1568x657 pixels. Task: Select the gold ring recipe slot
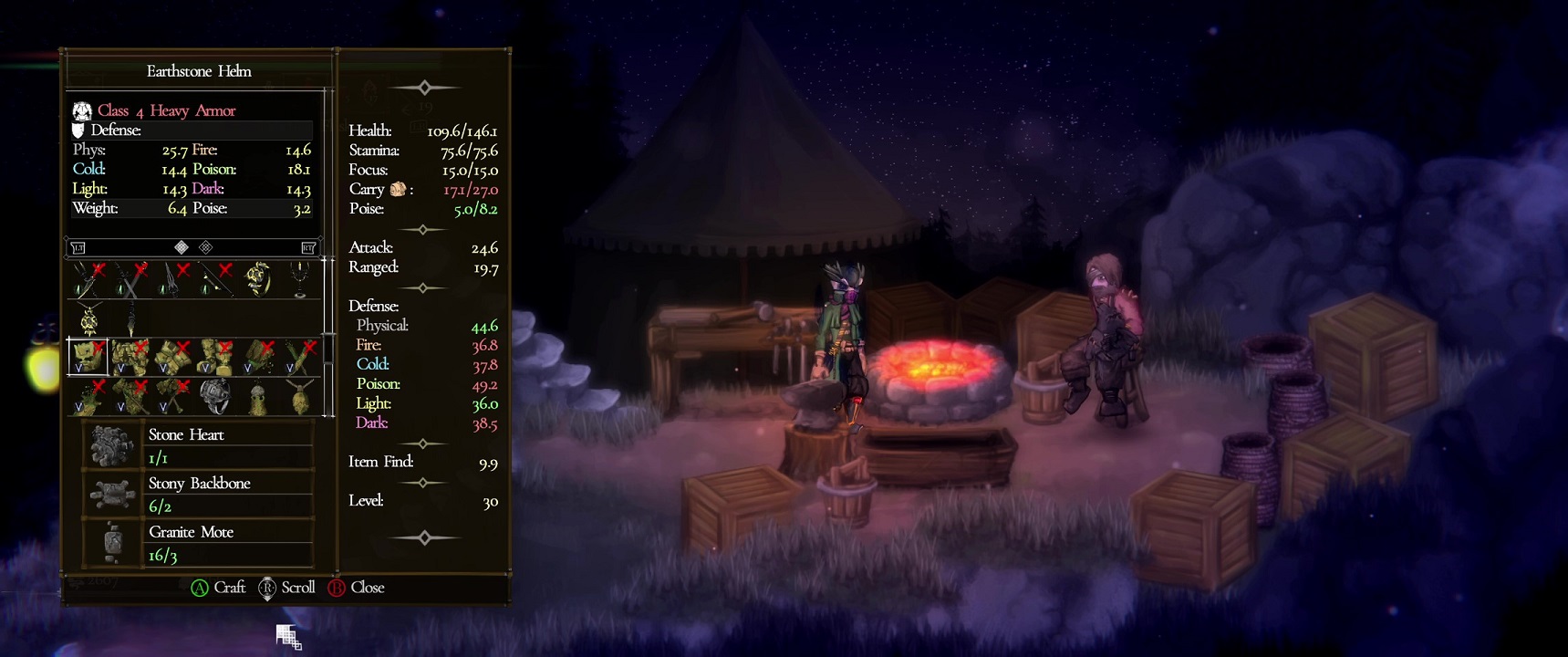(258, 279)
